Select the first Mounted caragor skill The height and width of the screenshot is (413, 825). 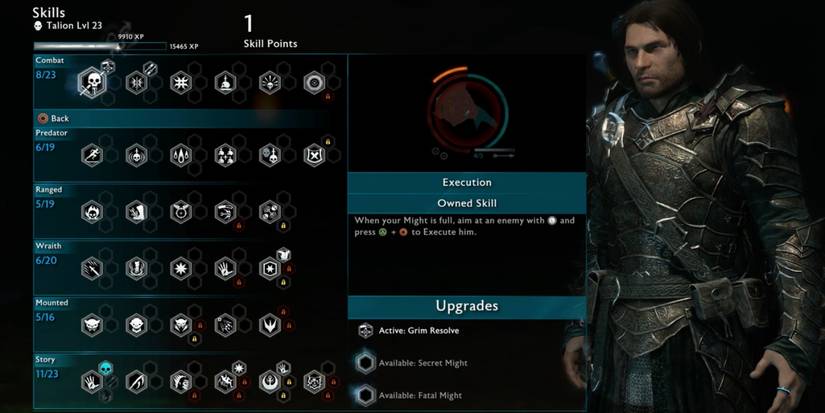(92, 324)
